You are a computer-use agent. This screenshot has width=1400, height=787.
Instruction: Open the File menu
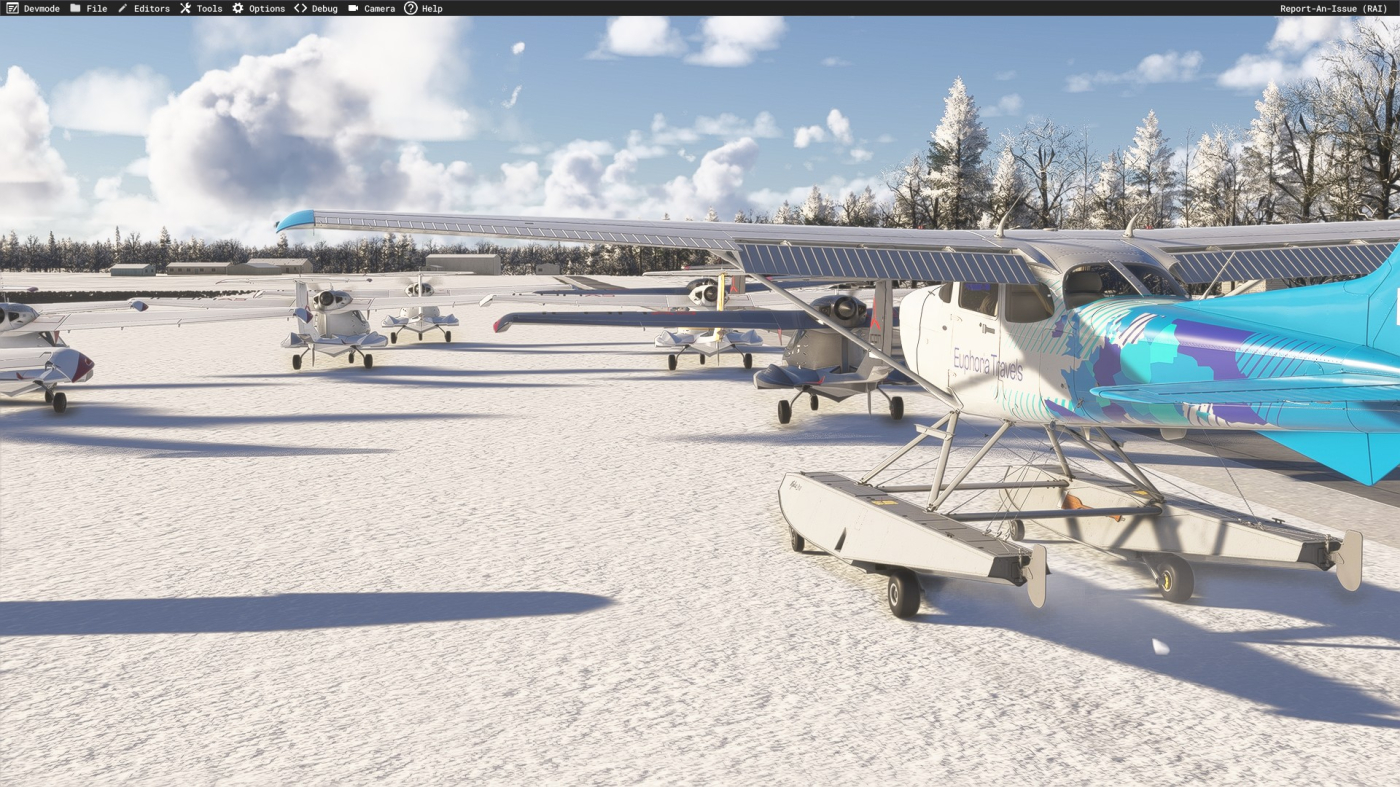[x=89, y=8]
